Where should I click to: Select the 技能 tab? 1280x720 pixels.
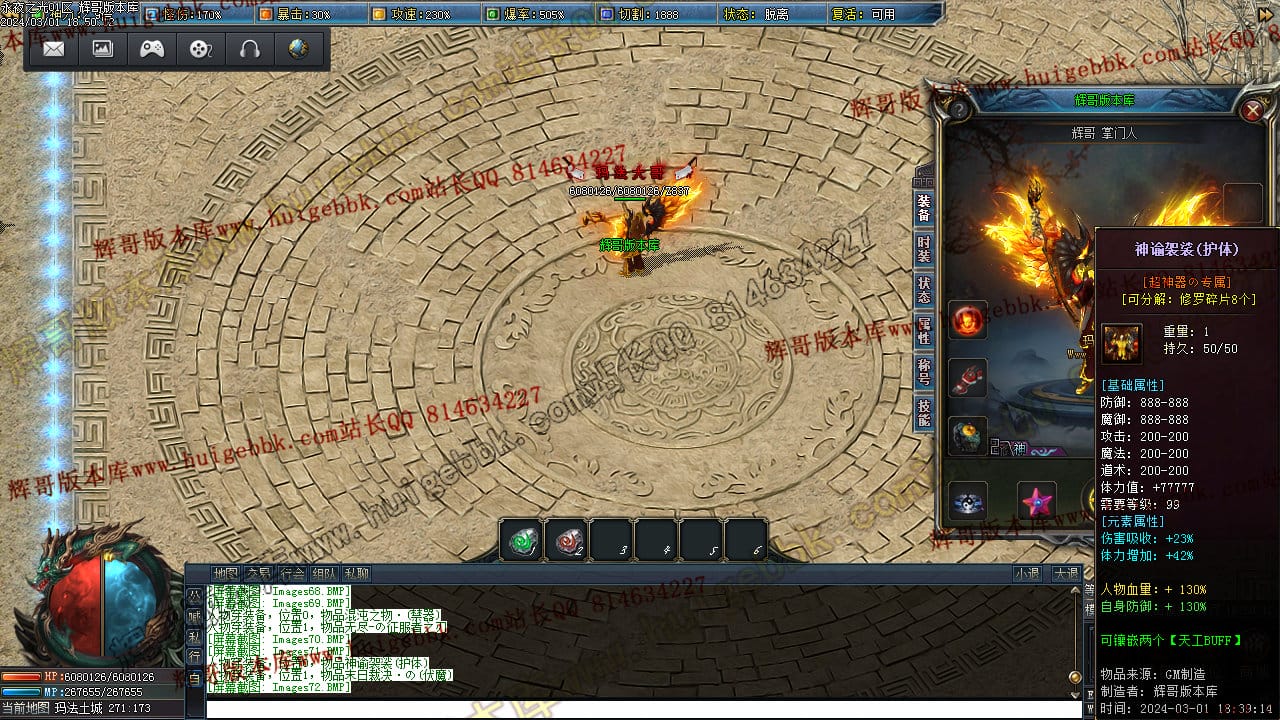pyautogui.click(x=924, y=412)
